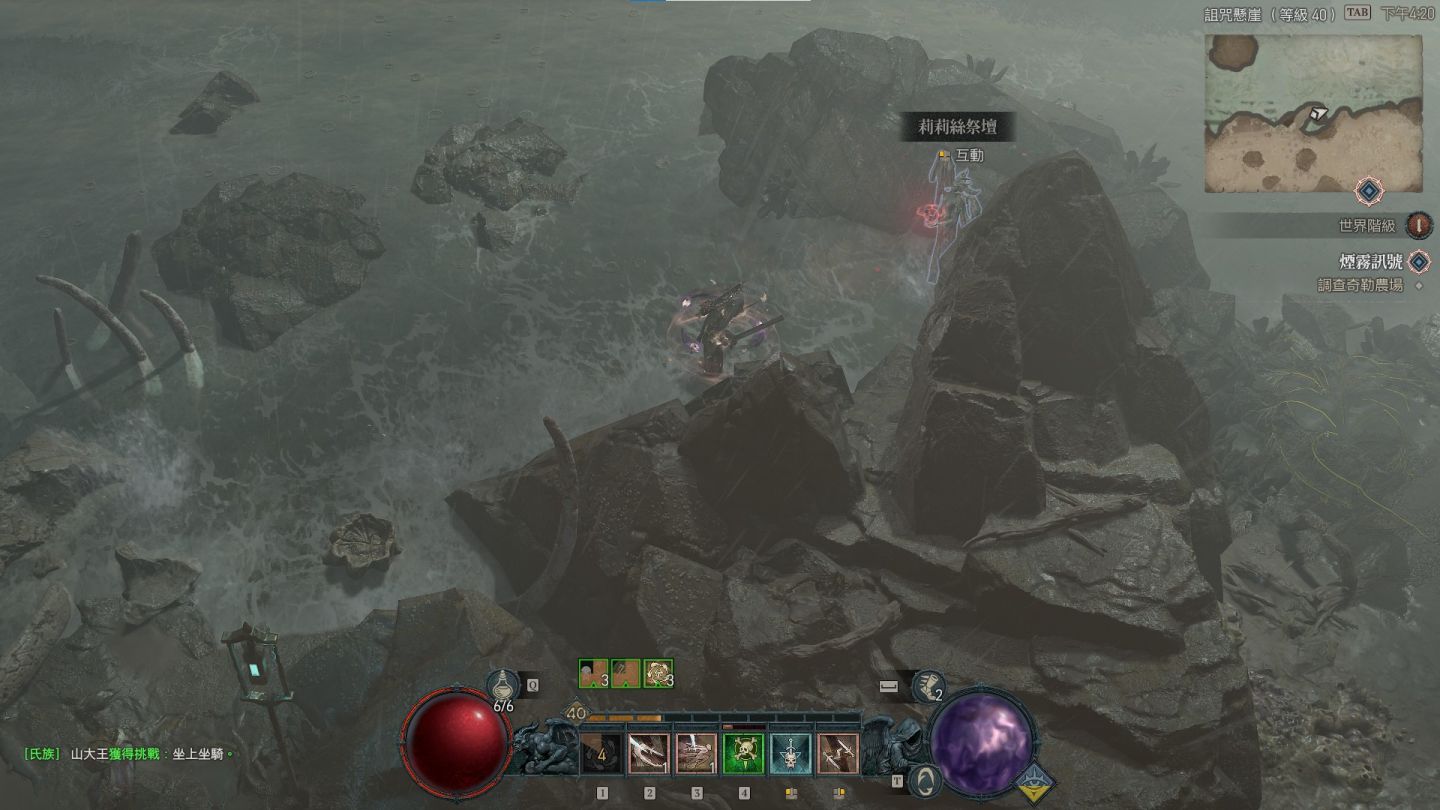Activate the skill in hotbar slot 3

pos(696,753)
